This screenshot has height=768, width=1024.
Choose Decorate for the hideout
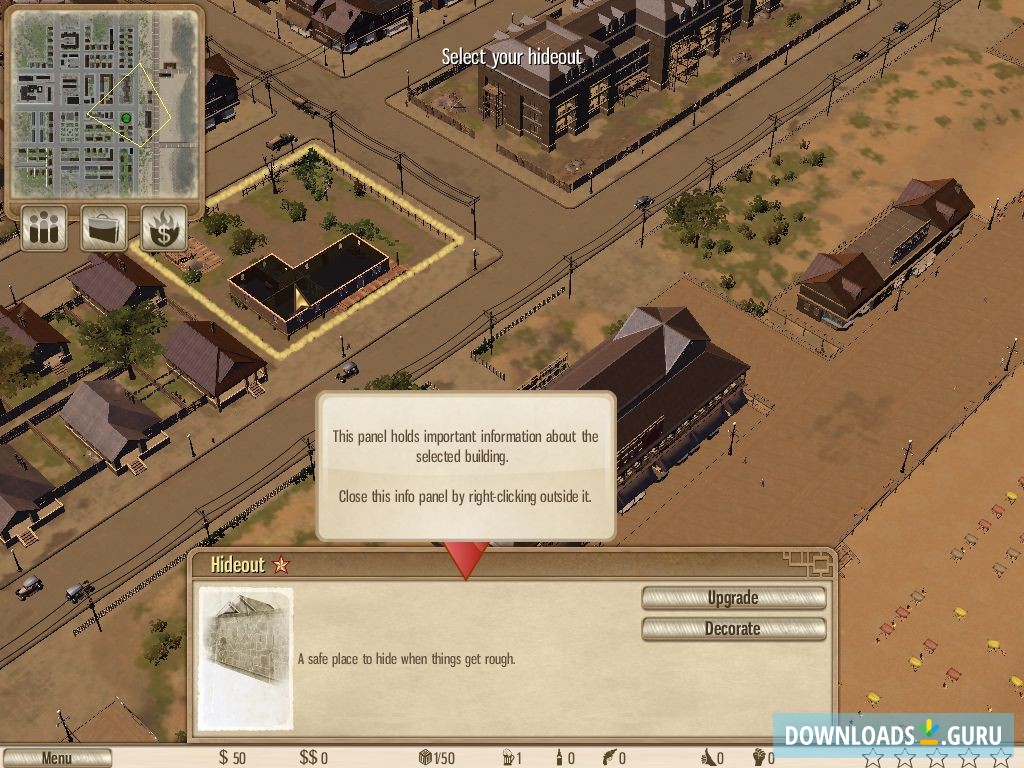(733, 629)
